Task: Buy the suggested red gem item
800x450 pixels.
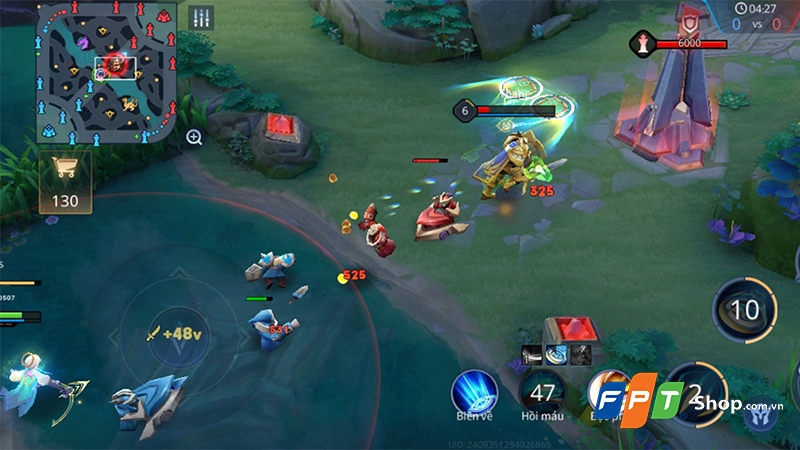Action: click(570, 328)
